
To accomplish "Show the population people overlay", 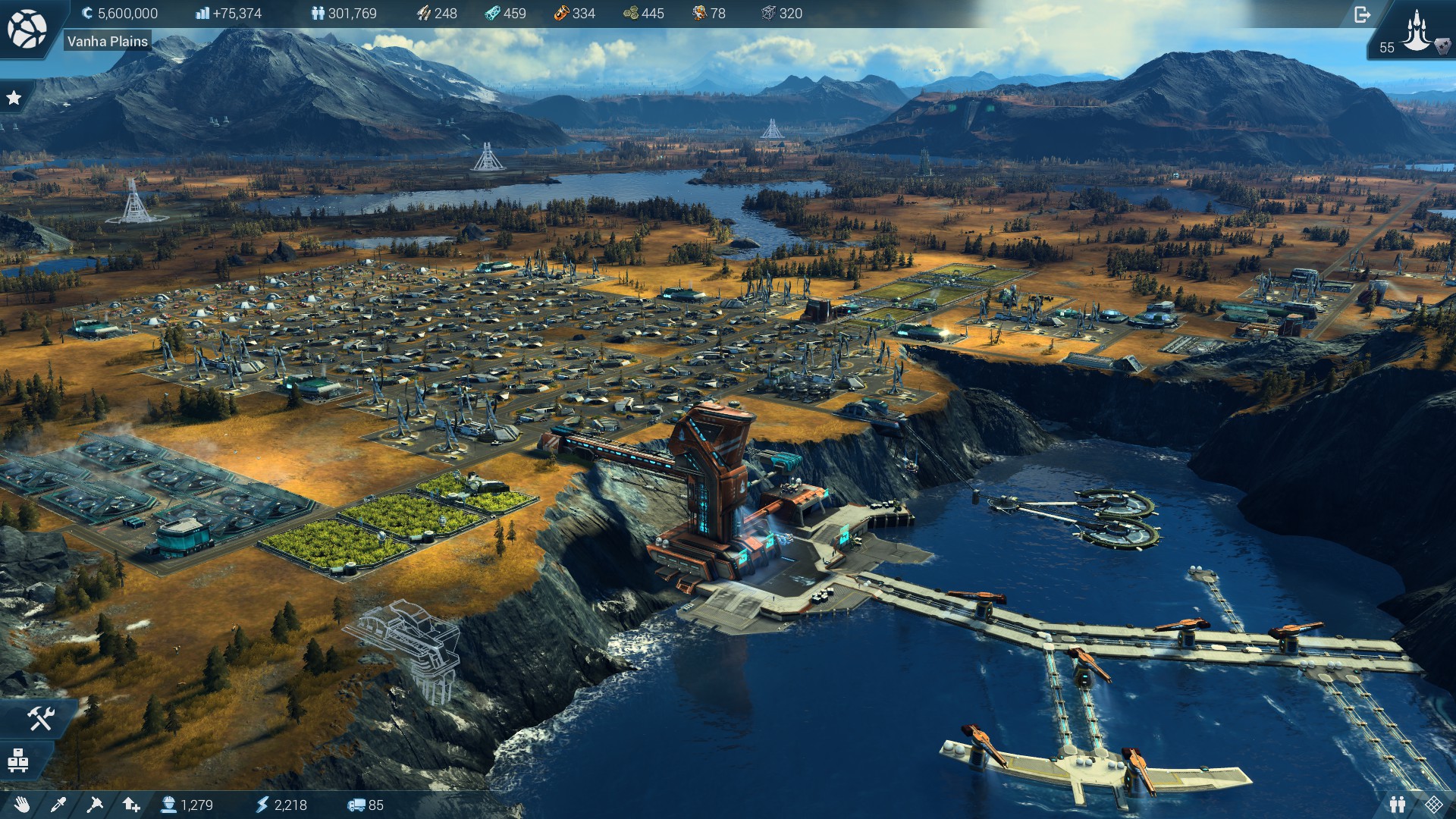I will point(1398,805).
